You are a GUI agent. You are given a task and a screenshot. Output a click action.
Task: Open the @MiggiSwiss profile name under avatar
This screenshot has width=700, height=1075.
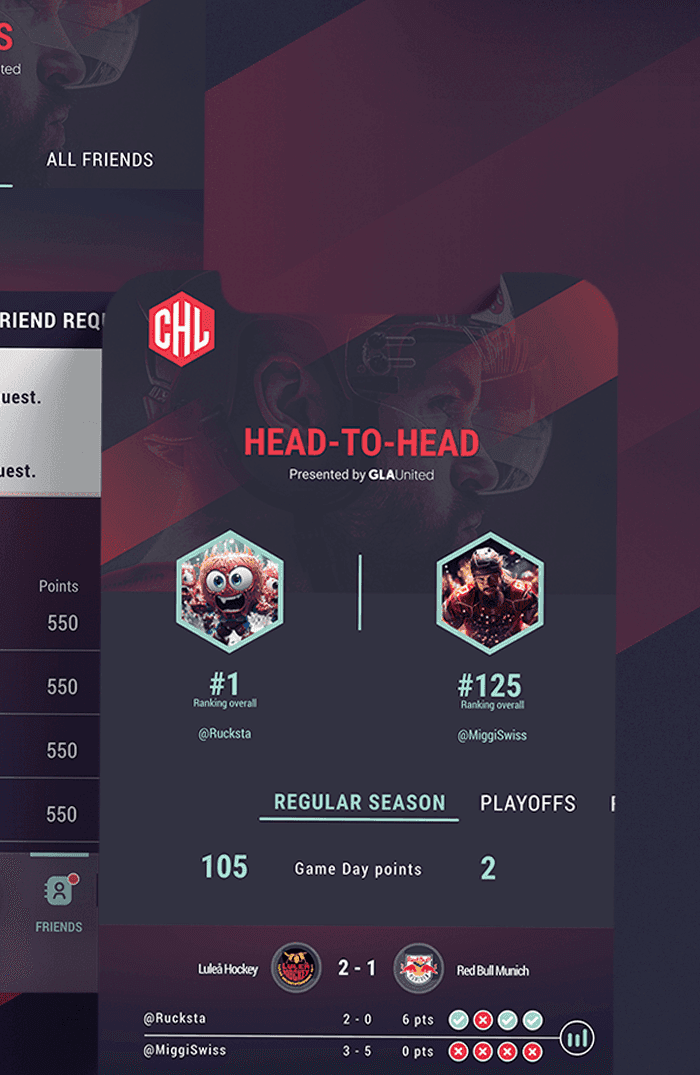point(492,735)
